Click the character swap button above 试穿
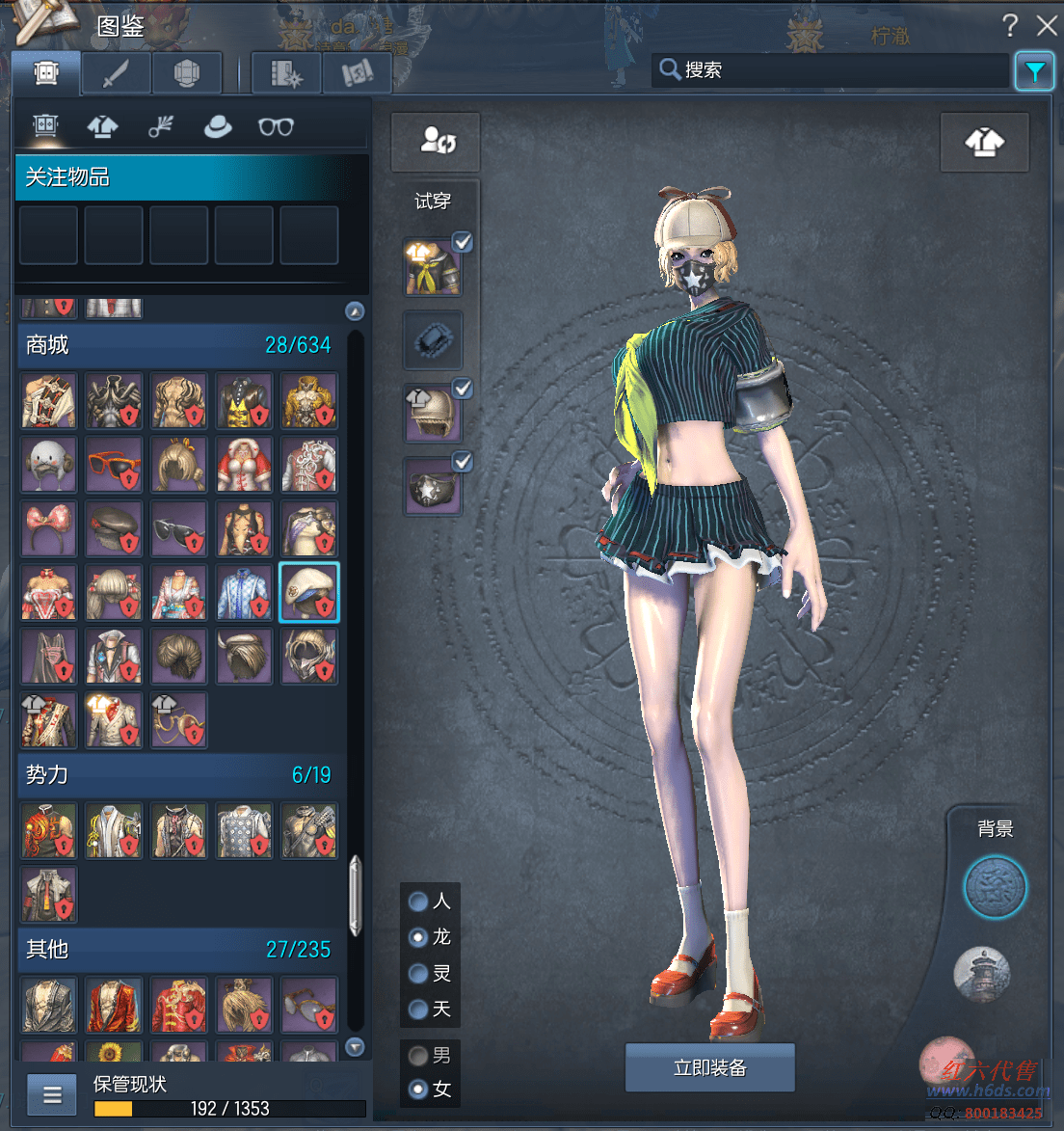This screenshot has width=1064, height=1131. point(436,142)
